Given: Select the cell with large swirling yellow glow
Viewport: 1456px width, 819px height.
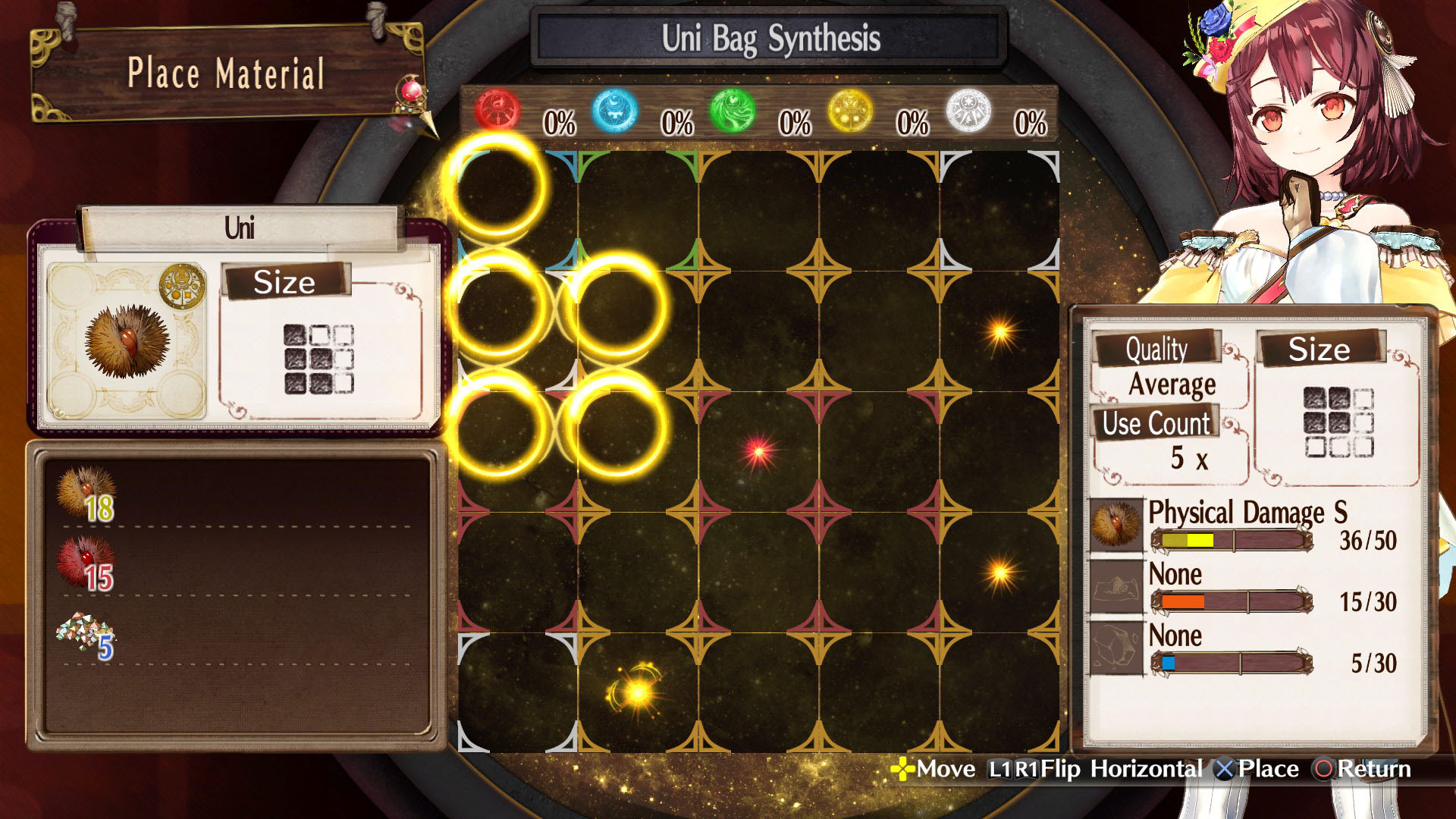Looking at the screenshot, I should pos(637,692).
